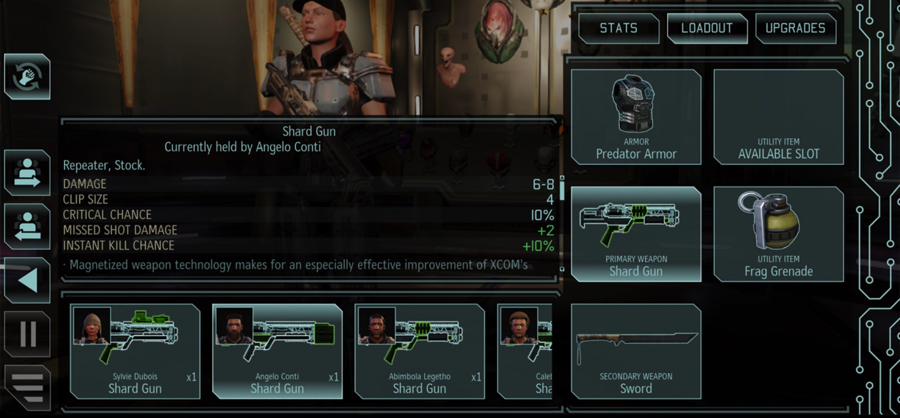Choose Angelo Conti's Shard Gun

277,352
